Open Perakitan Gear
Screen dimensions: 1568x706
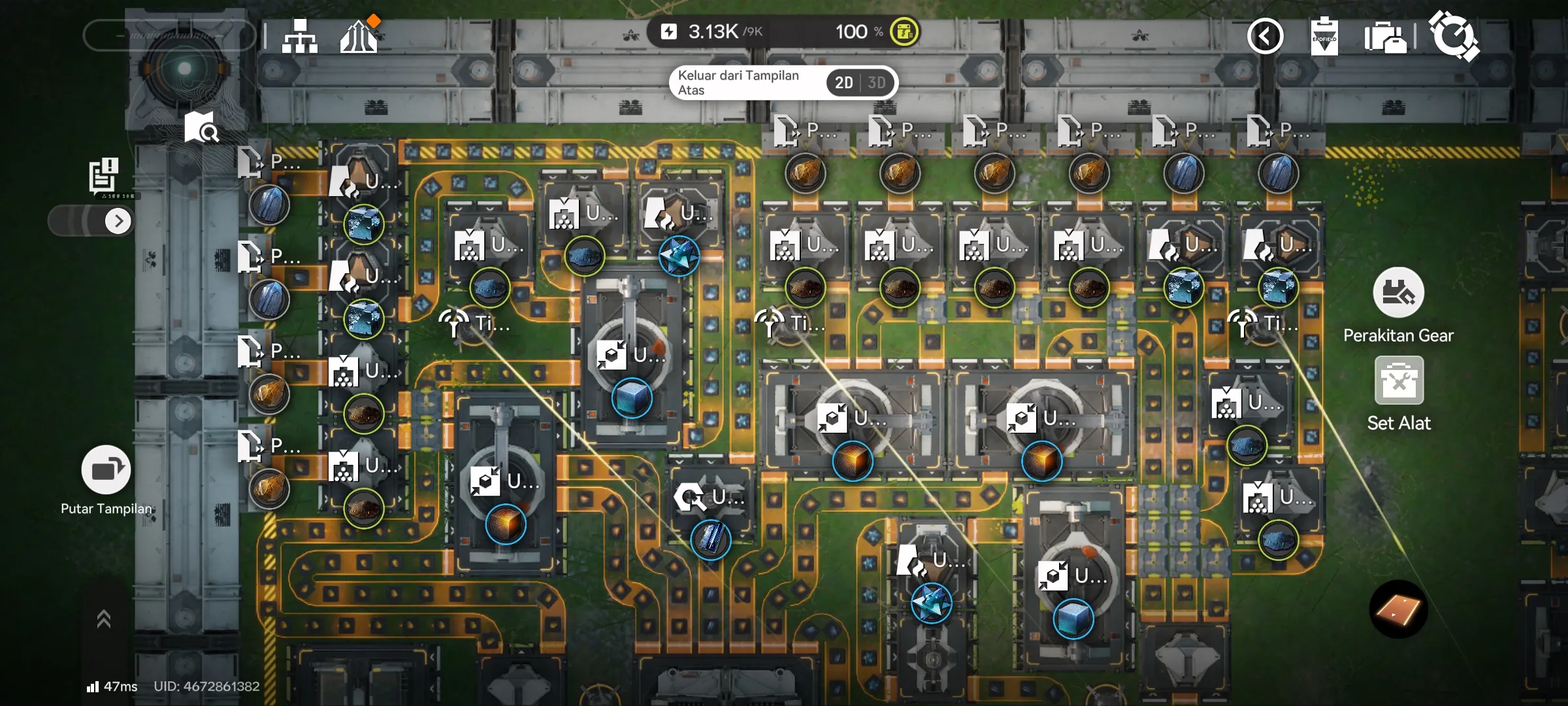click(x=1398, y=294)
